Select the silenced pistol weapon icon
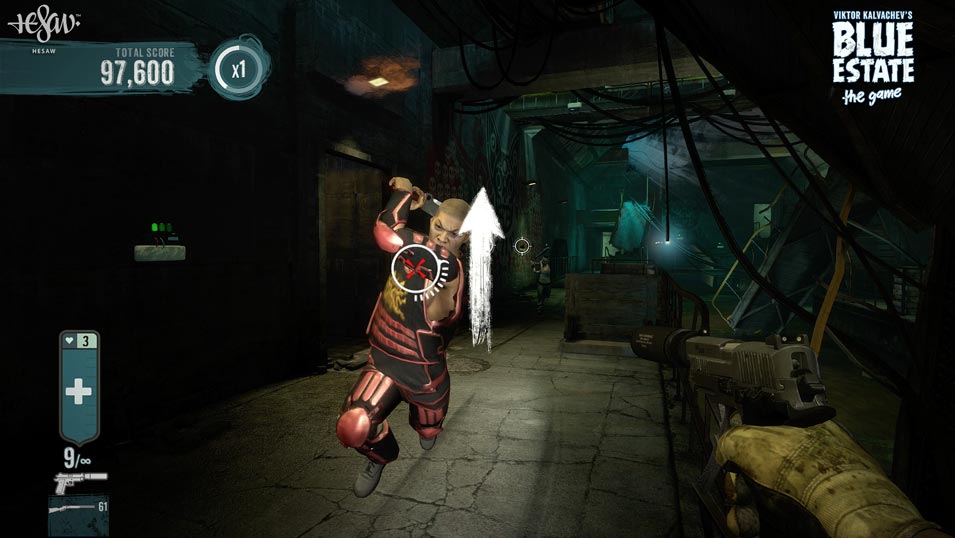The width and height of the screenshot is (955, 538). 78,480
